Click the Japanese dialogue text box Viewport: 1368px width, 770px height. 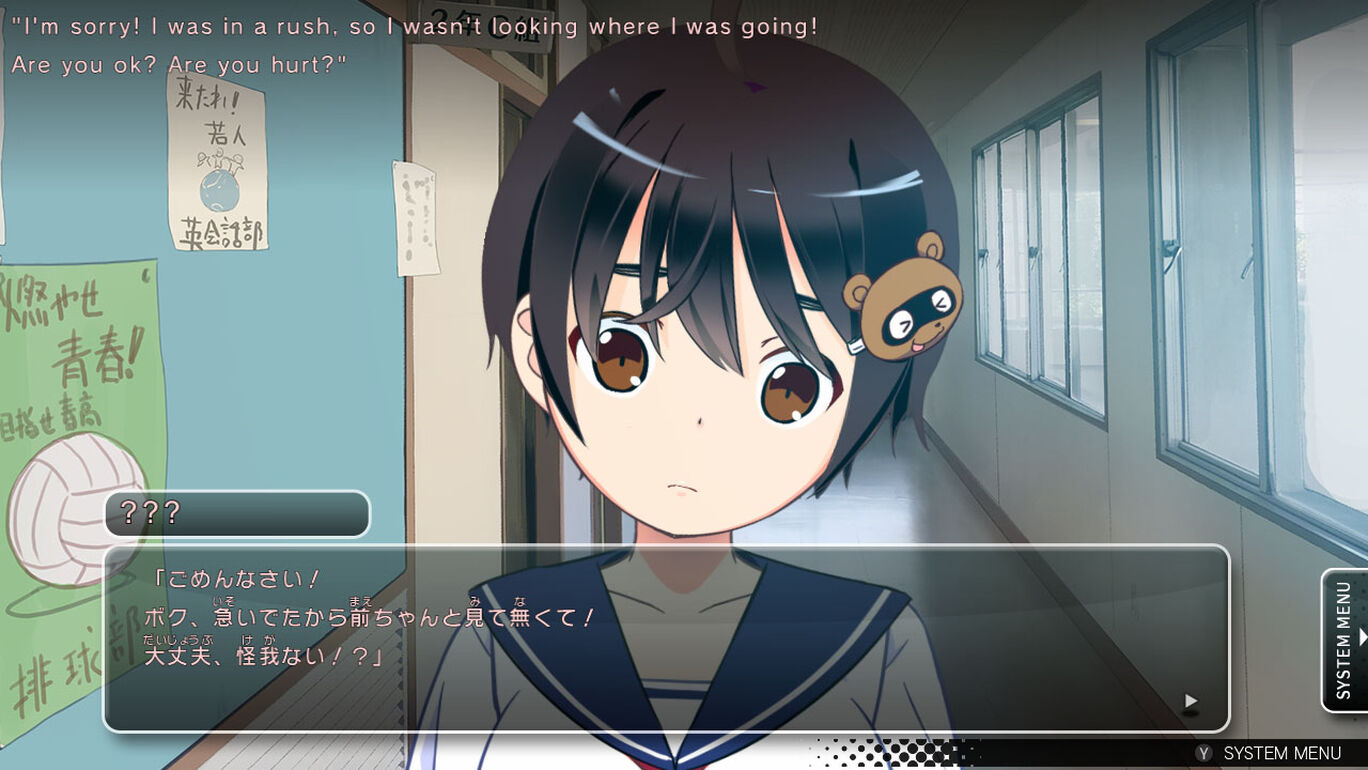[x=666, y=638]
